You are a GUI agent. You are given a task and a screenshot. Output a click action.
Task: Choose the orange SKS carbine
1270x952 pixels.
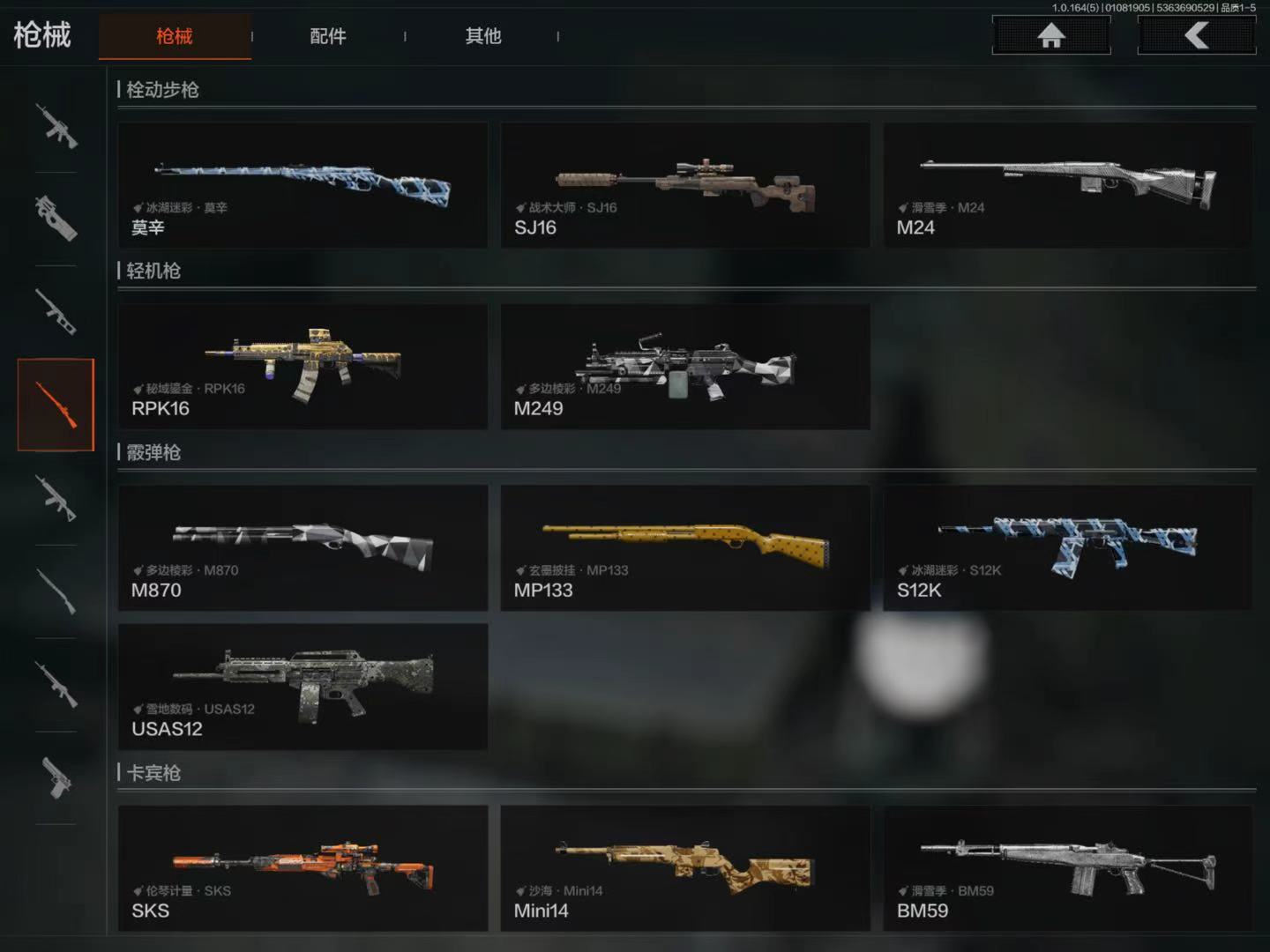click(303, 868)
